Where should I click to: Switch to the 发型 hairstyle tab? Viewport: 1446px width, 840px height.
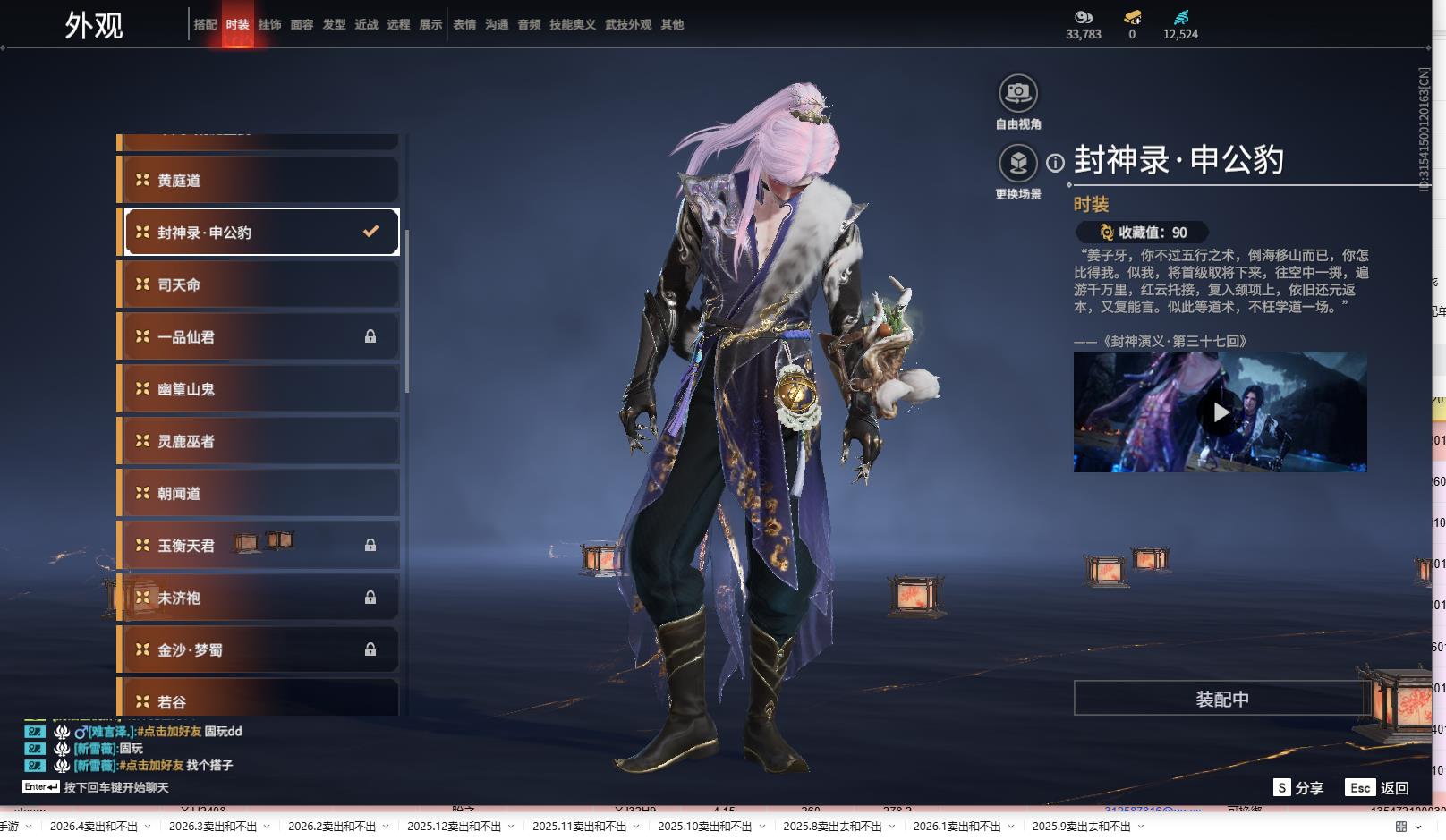click(334, 25)
